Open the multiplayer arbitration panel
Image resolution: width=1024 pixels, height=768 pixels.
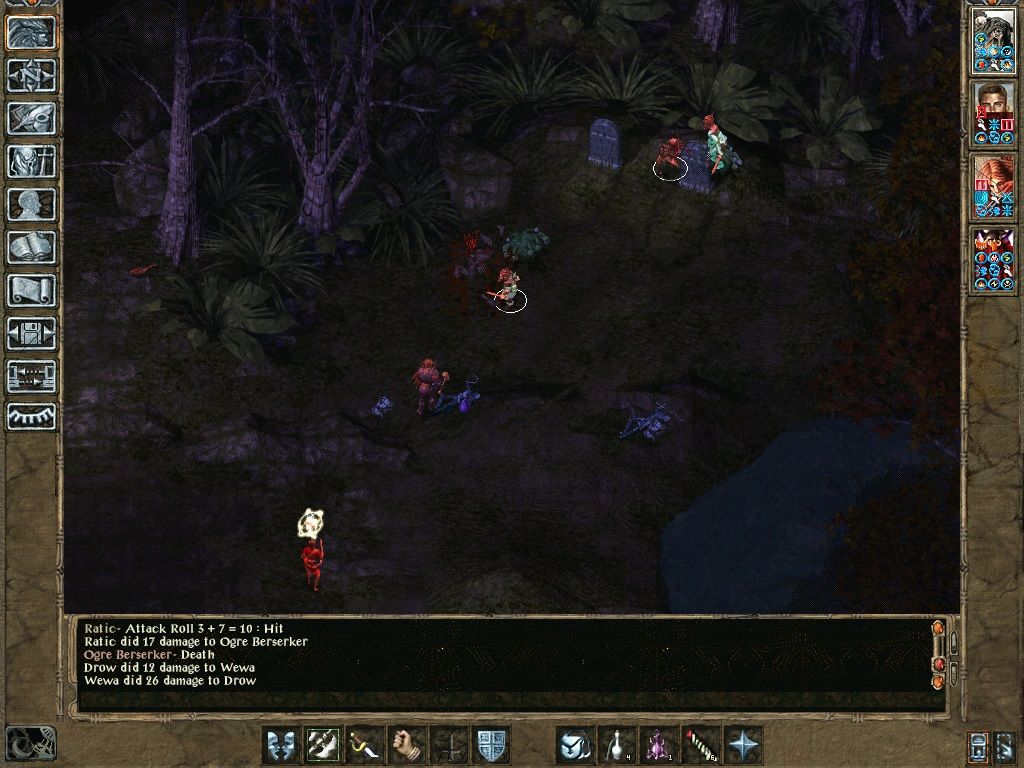tap(31, 376)
